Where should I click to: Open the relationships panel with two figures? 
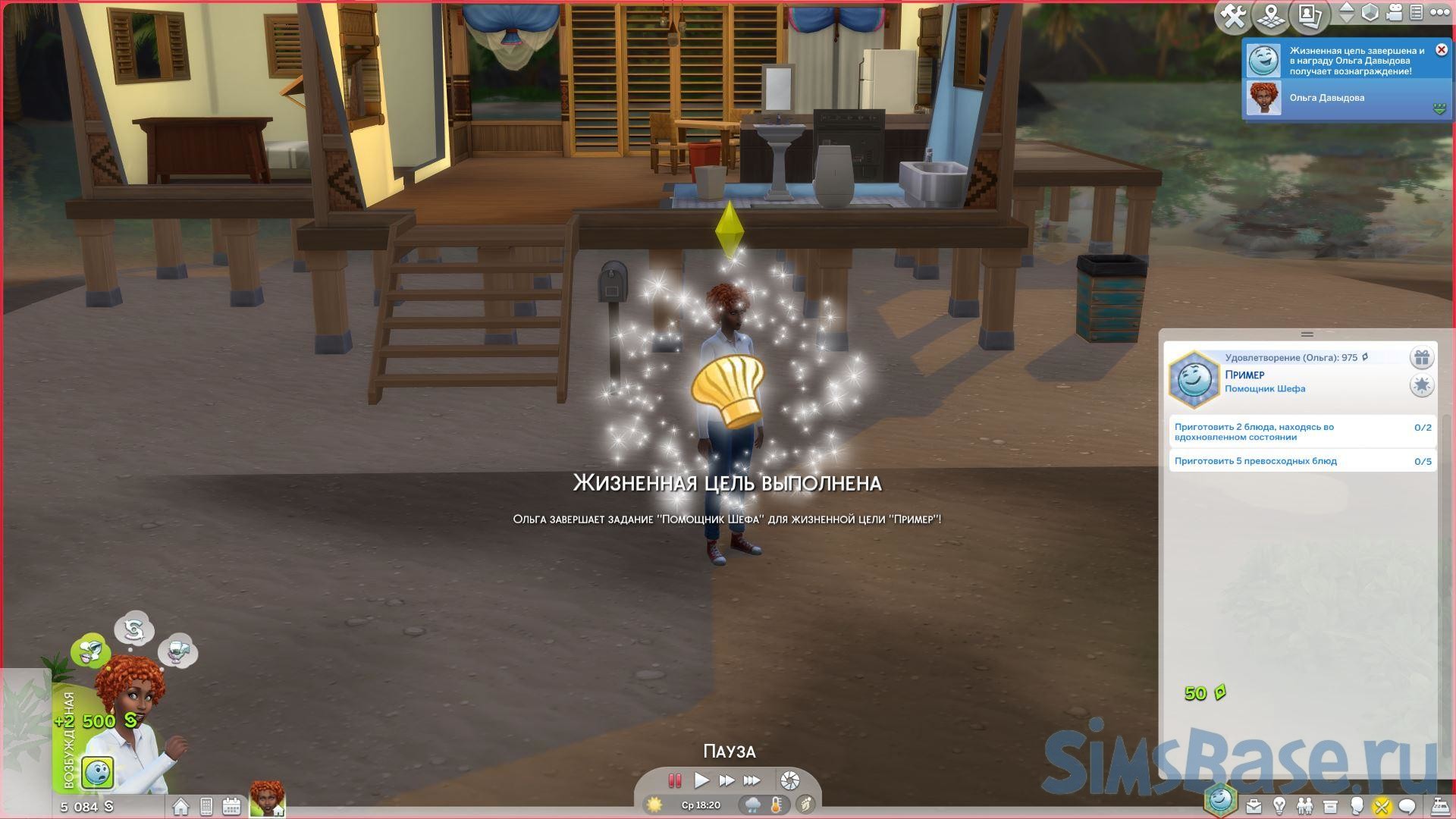pos(1304,806)
